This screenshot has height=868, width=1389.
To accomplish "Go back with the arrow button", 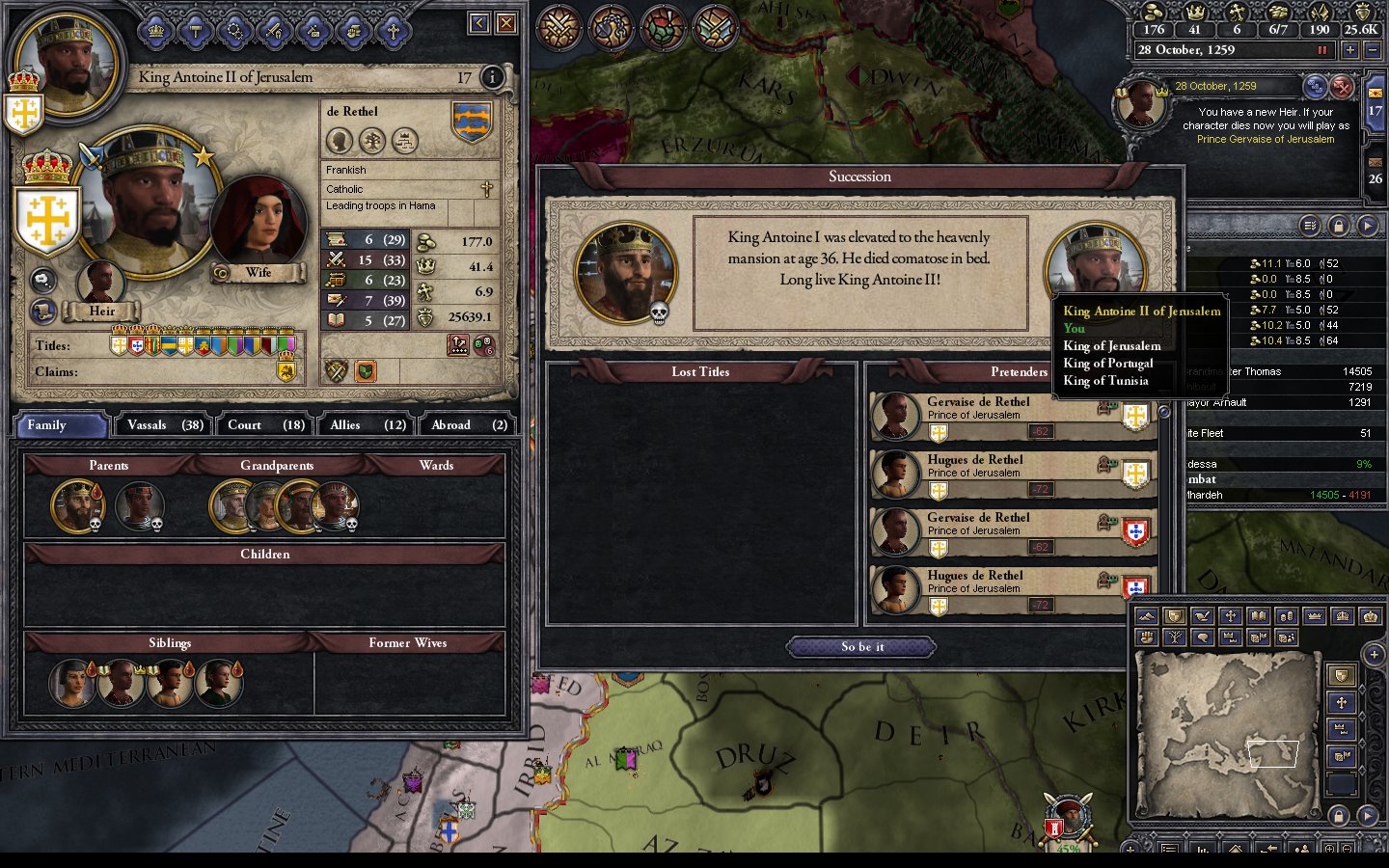I will [478, 23].
